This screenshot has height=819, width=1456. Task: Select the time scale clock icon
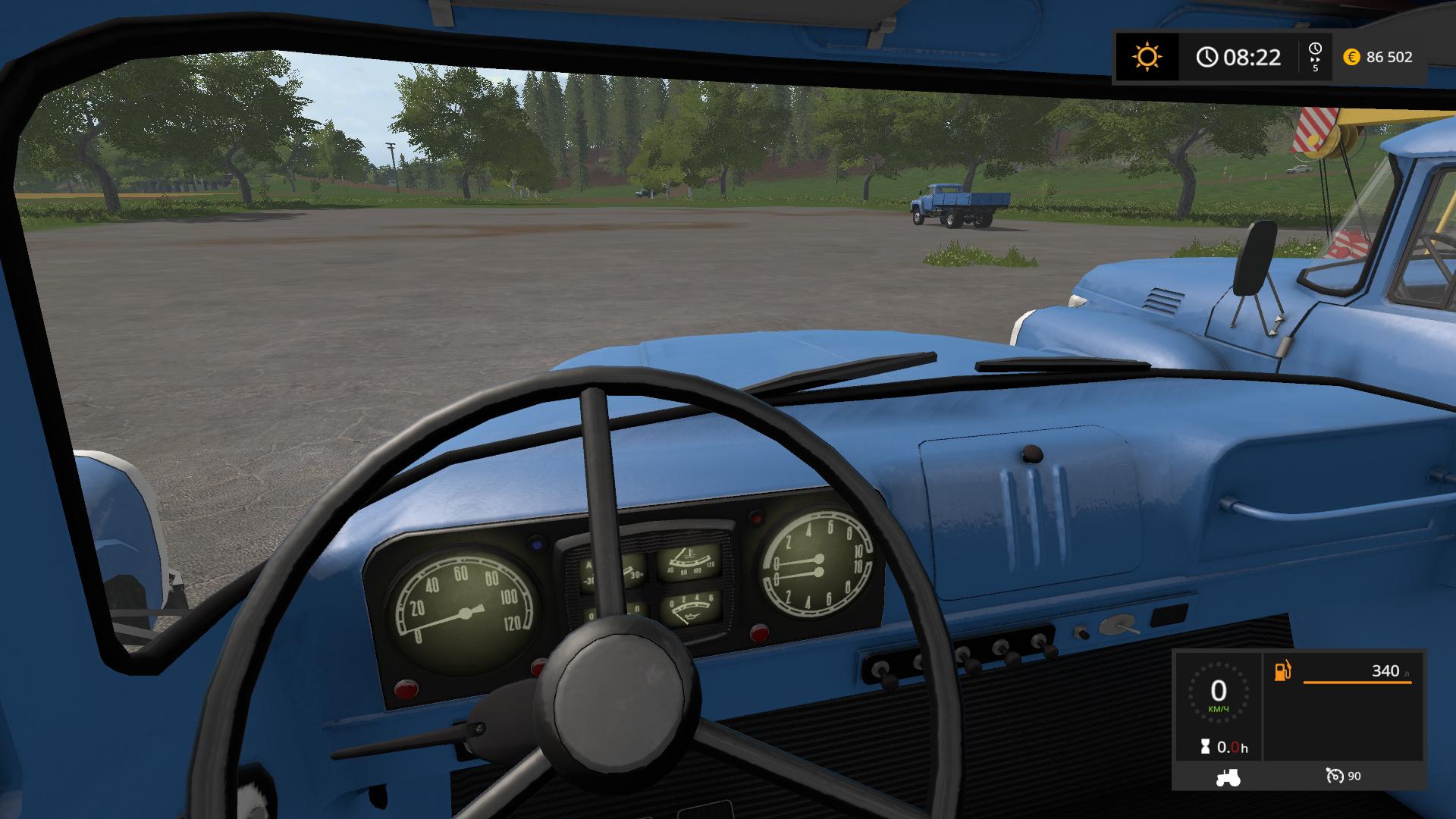[1315, 50]
